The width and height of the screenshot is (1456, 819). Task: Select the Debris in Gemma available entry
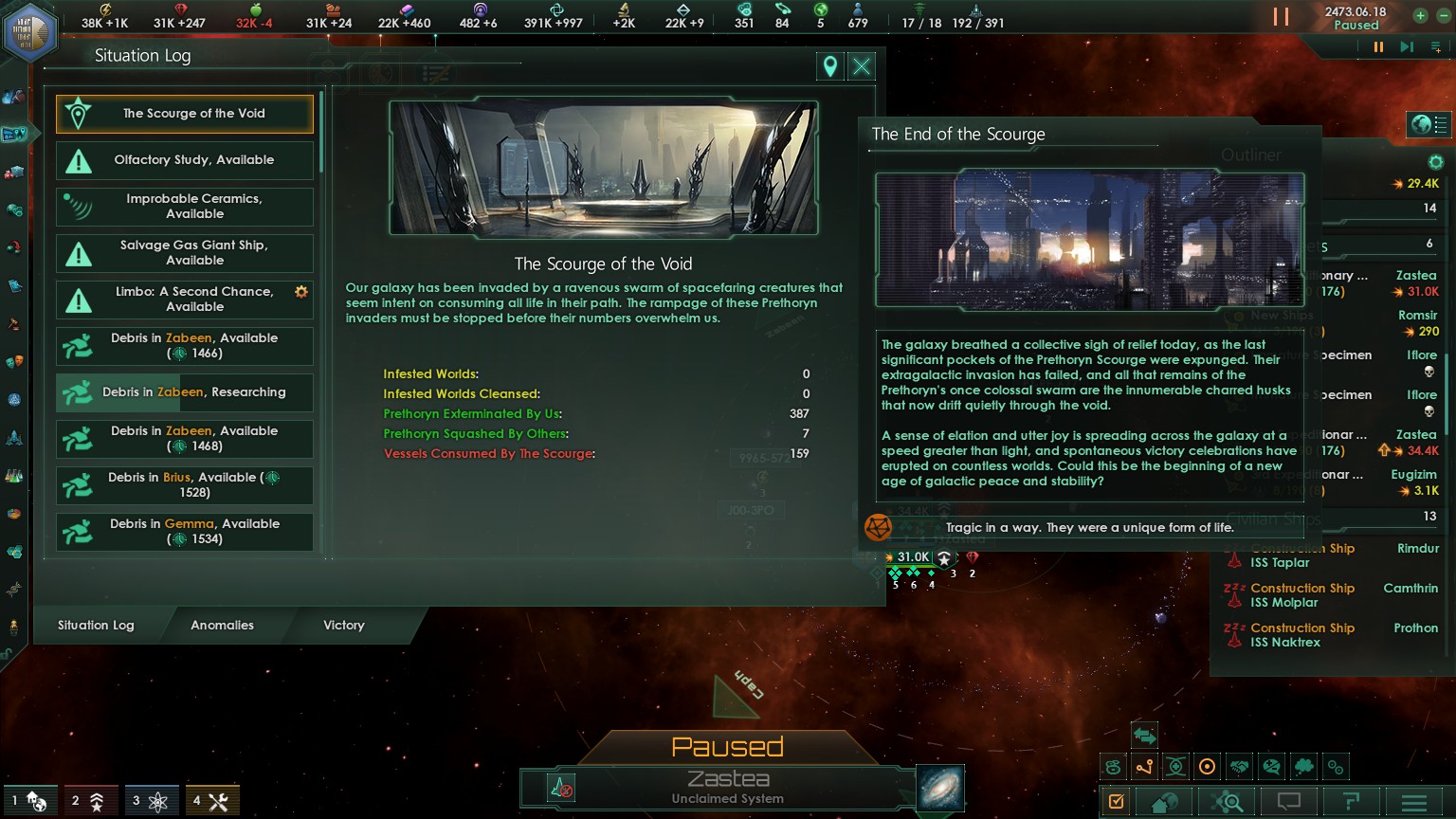pyautogui.click(x=184, y=532)
